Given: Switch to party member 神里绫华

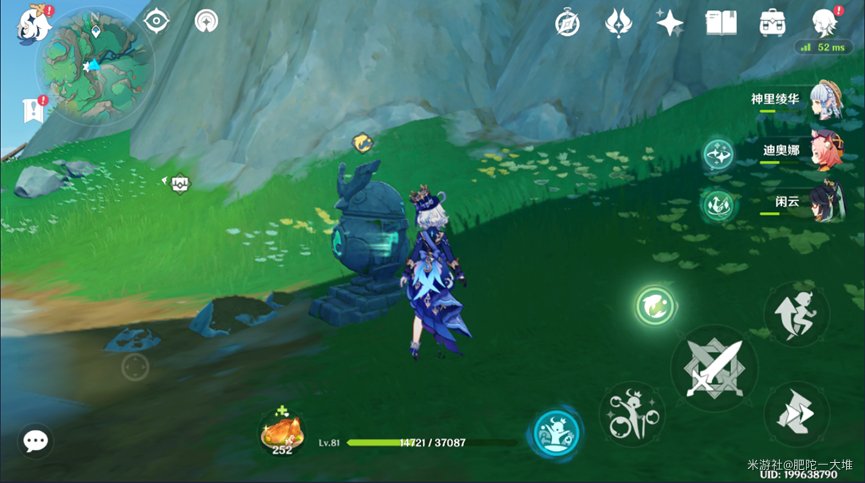Looking at the screenshot, I should pyautogui.click(x=826, y=101).
